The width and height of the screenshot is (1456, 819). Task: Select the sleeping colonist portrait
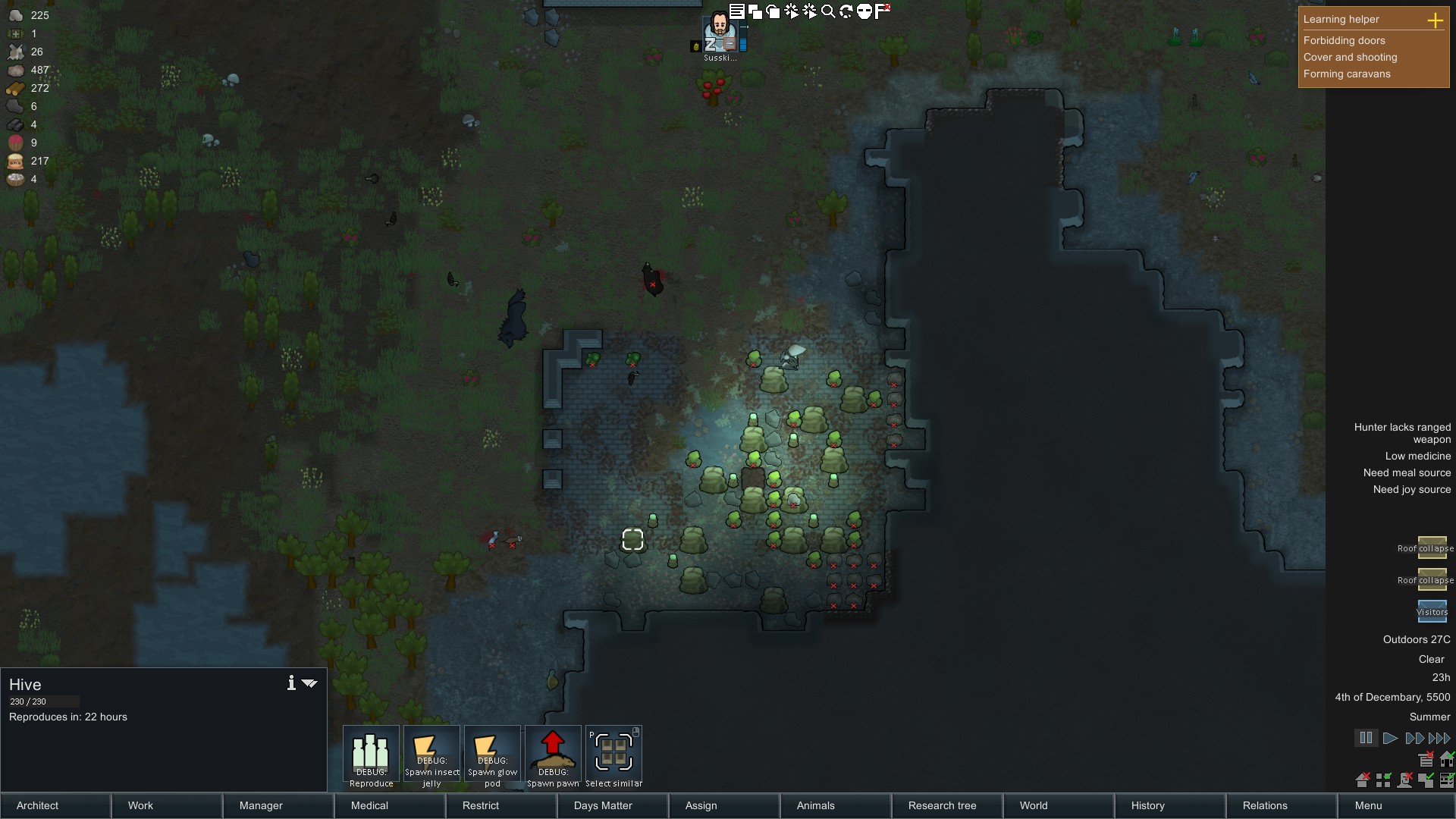[720, 34]
